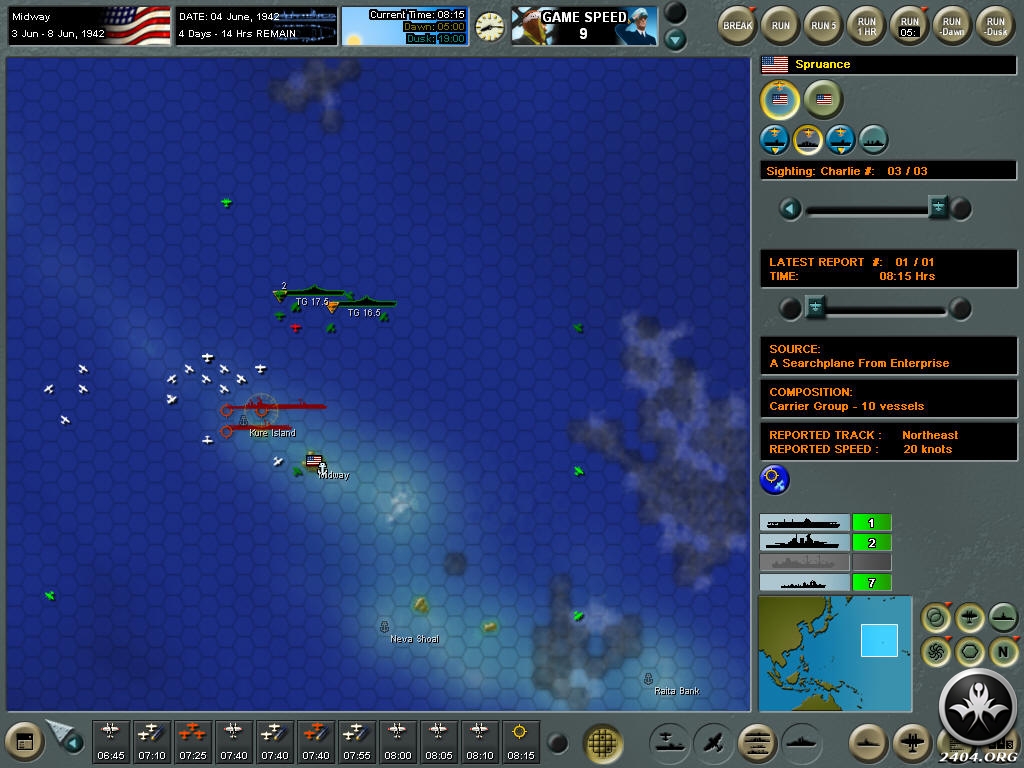This screenshot has height=768, width=1024.
Task: Select the second US flag command button
Action: [x=824, y=100]
